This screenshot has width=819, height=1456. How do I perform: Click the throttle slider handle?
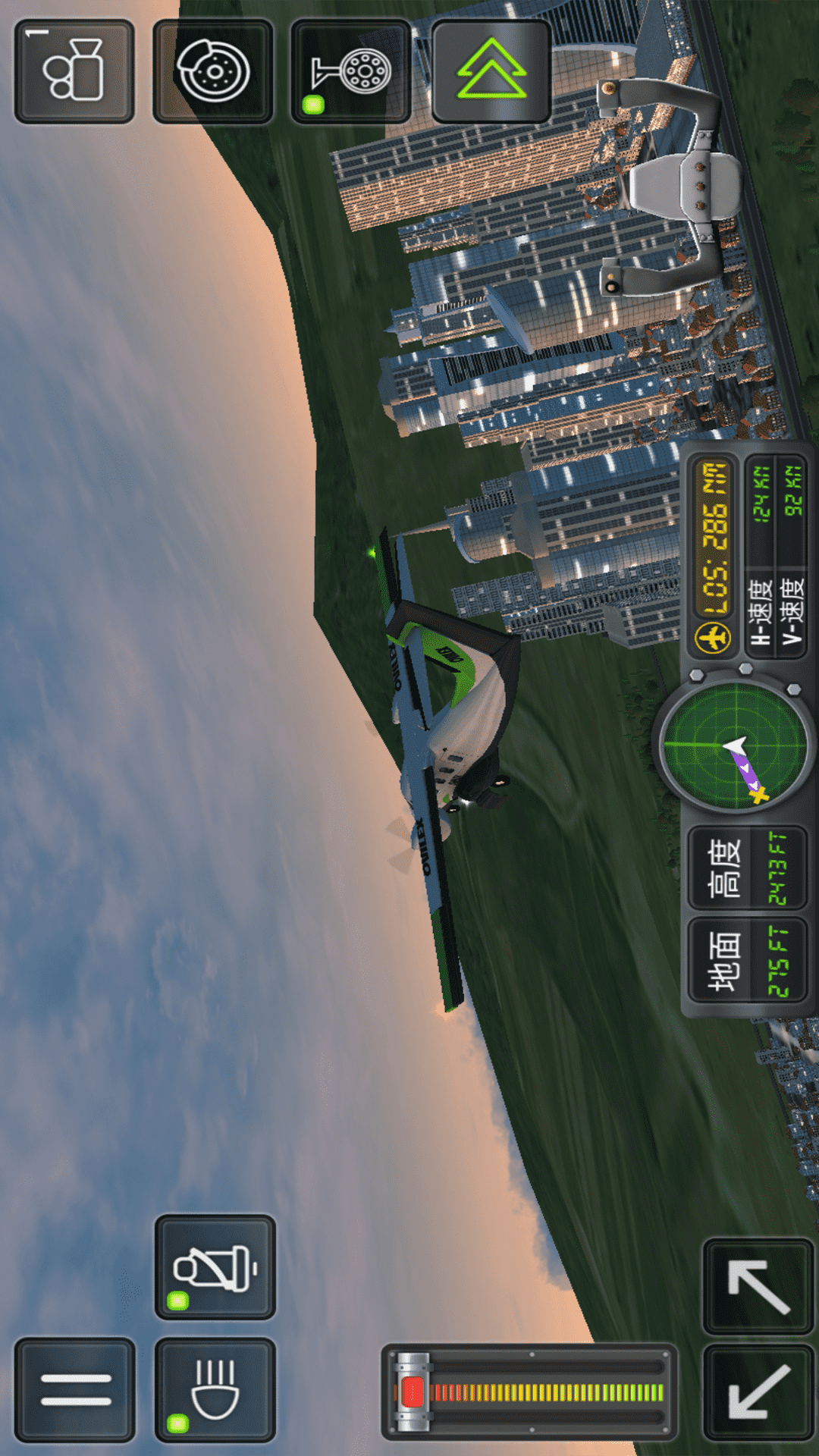413,1392
